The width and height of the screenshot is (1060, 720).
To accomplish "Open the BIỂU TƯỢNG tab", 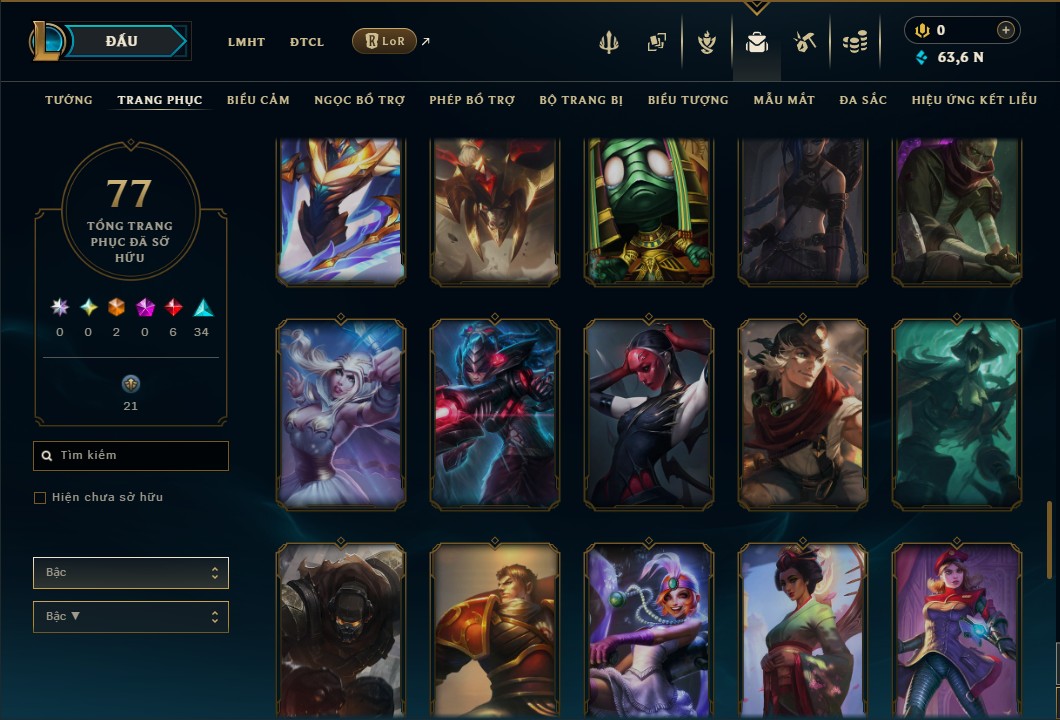I will 688,100.
